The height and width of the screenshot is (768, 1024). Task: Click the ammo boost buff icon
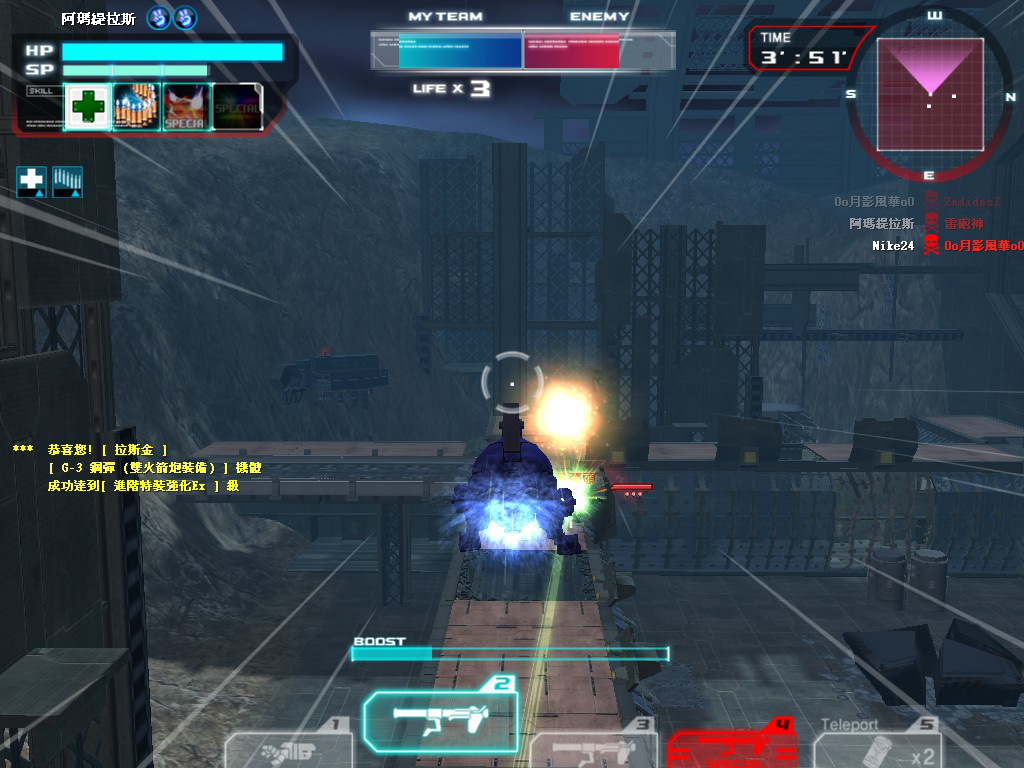[x=67, y=181]
